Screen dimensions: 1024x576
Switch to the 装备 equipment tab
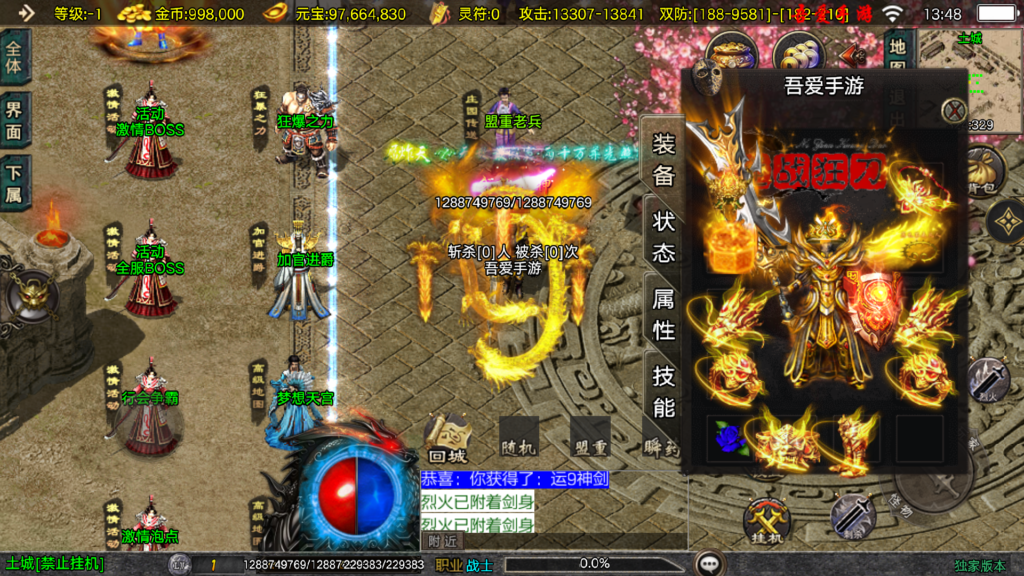click(x=664, y=161)
